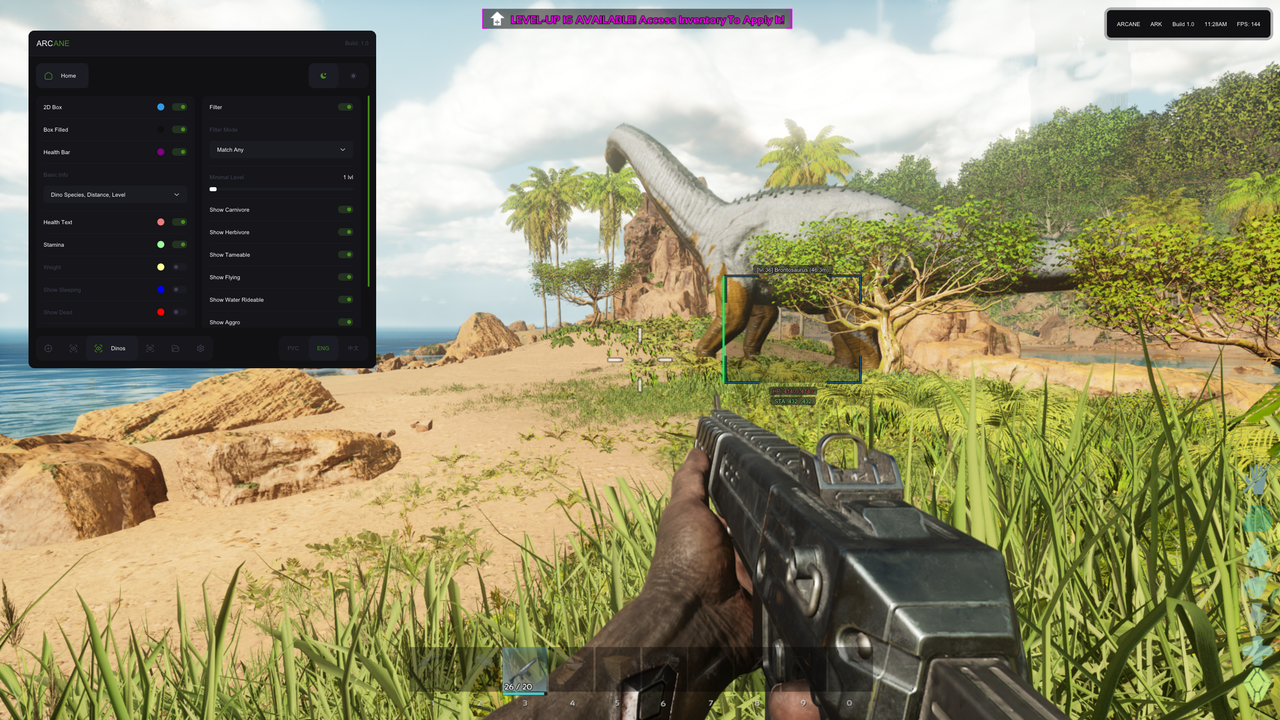Expand the Dino Species, Distance, Level dropdown
The height and width of the screenshot is (720, 1280).
click(113, 194)
